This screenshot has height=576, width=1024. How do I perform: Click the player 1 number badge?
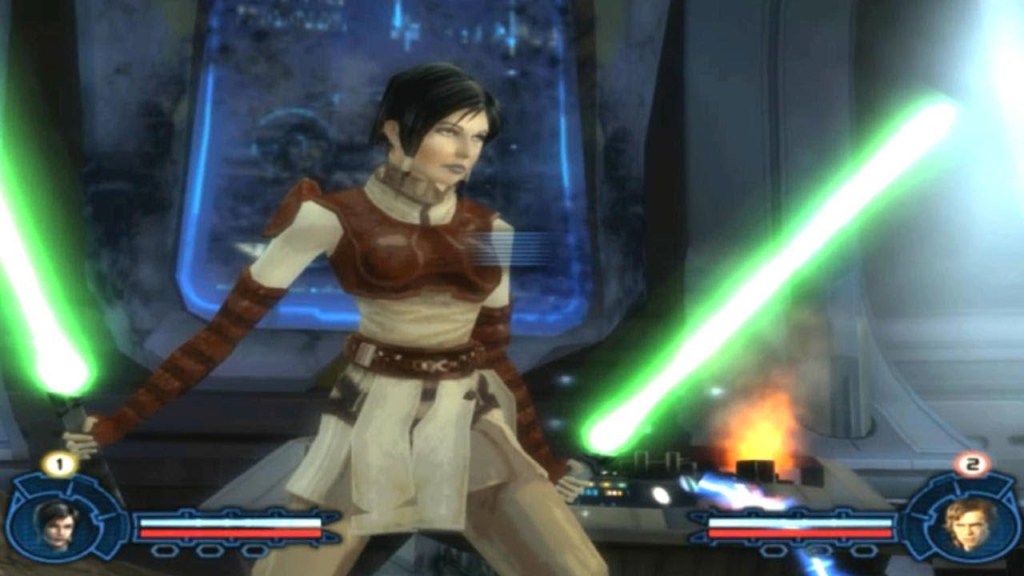coord(59,463)
